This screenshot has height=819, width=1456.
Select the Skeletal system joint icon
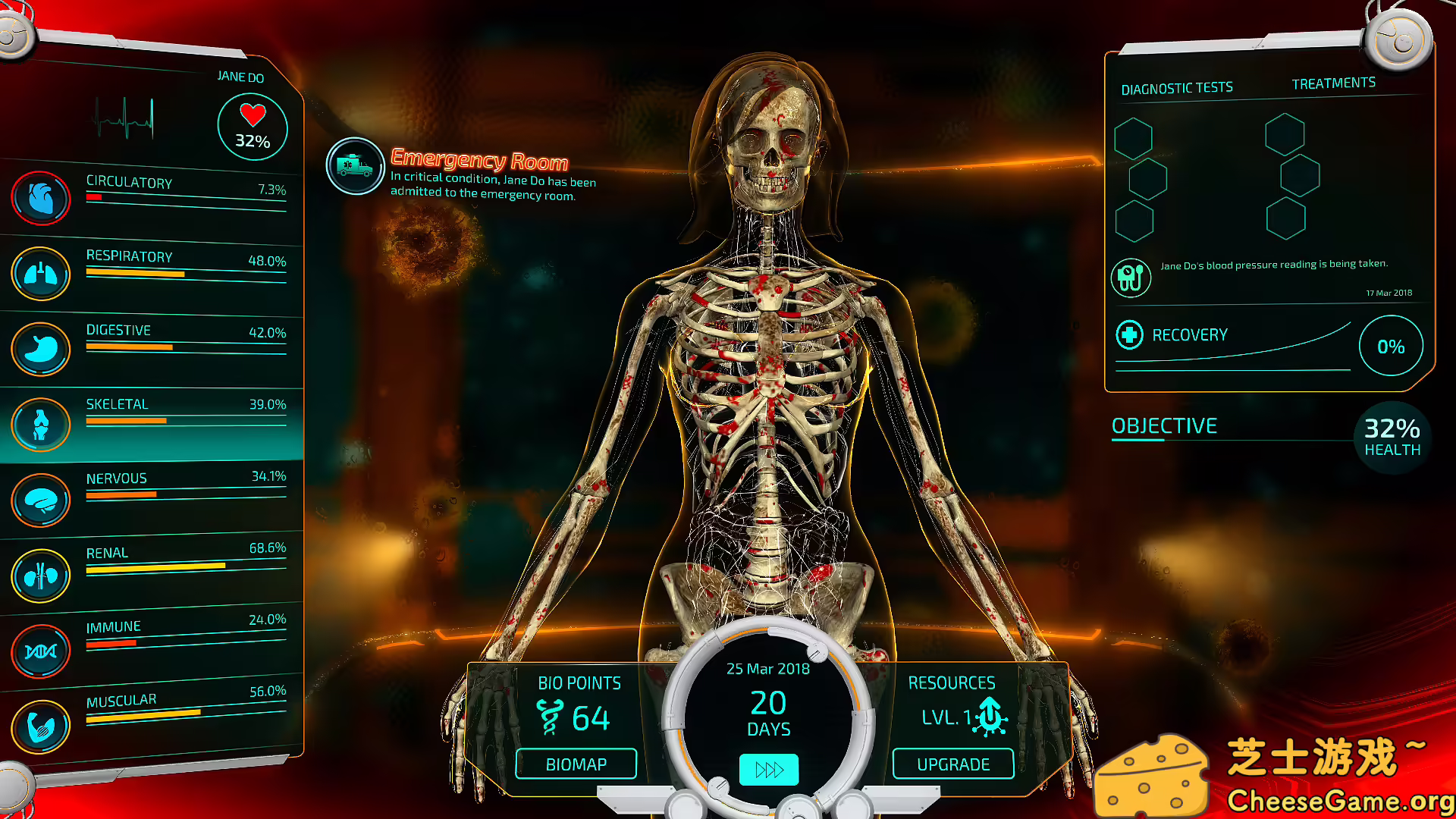point(41,423)
